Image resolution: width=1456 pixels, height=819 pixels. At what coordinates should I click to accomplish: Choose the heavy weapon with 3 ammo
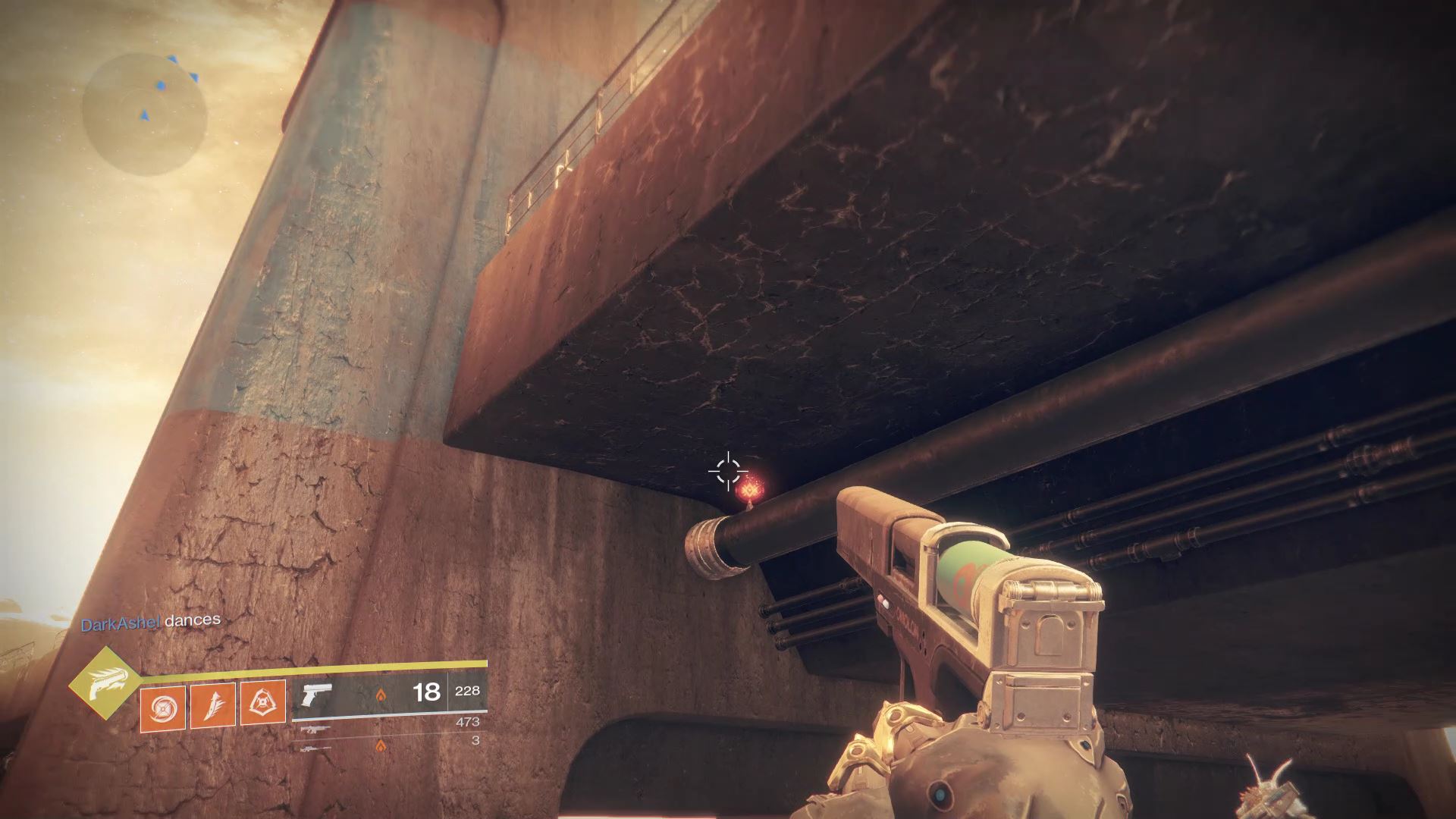tap(316, 746)
